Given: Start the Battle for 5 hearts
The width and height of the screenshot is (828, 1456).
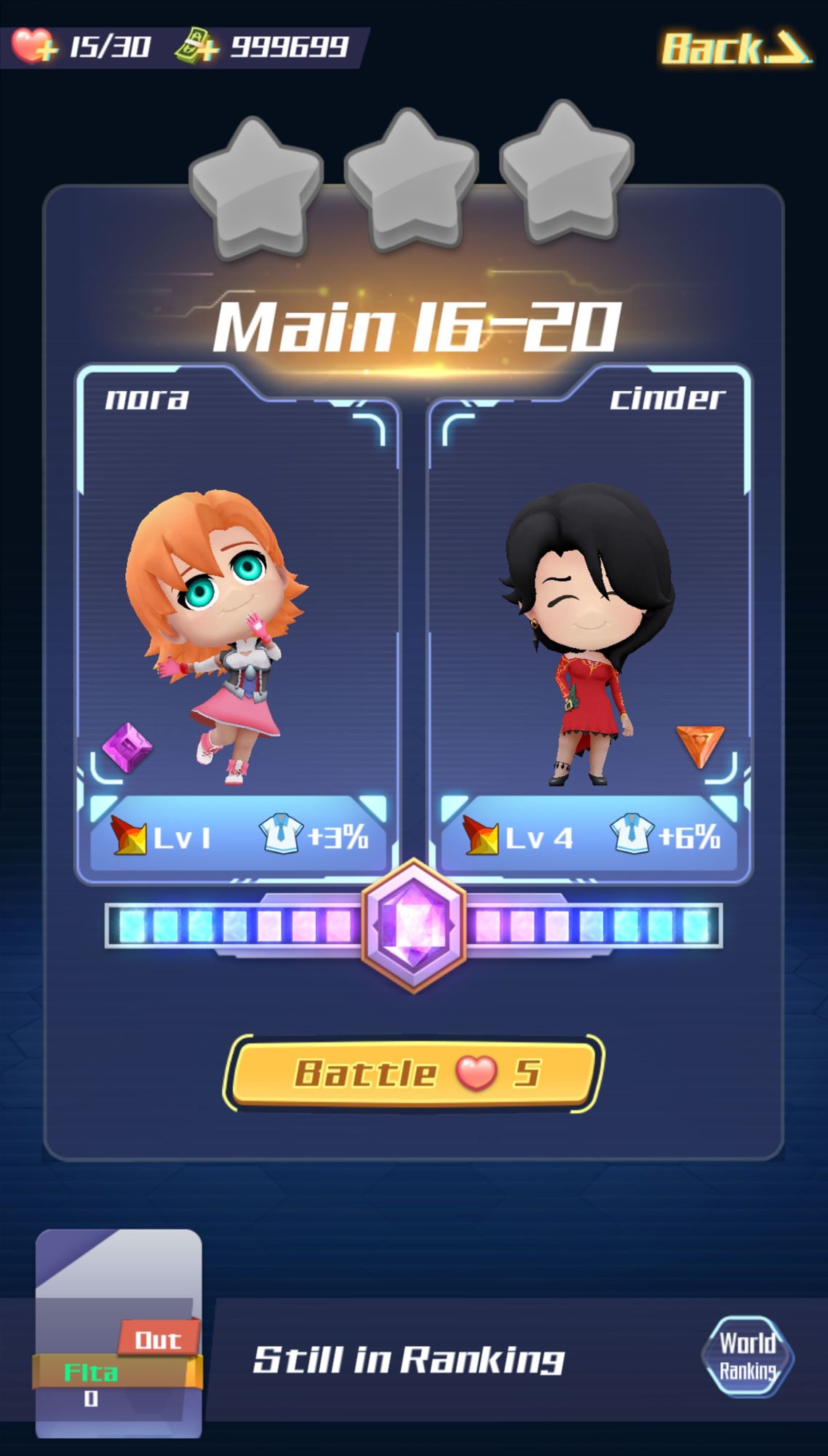Looking at the screenshot, I should (413, 1073).
